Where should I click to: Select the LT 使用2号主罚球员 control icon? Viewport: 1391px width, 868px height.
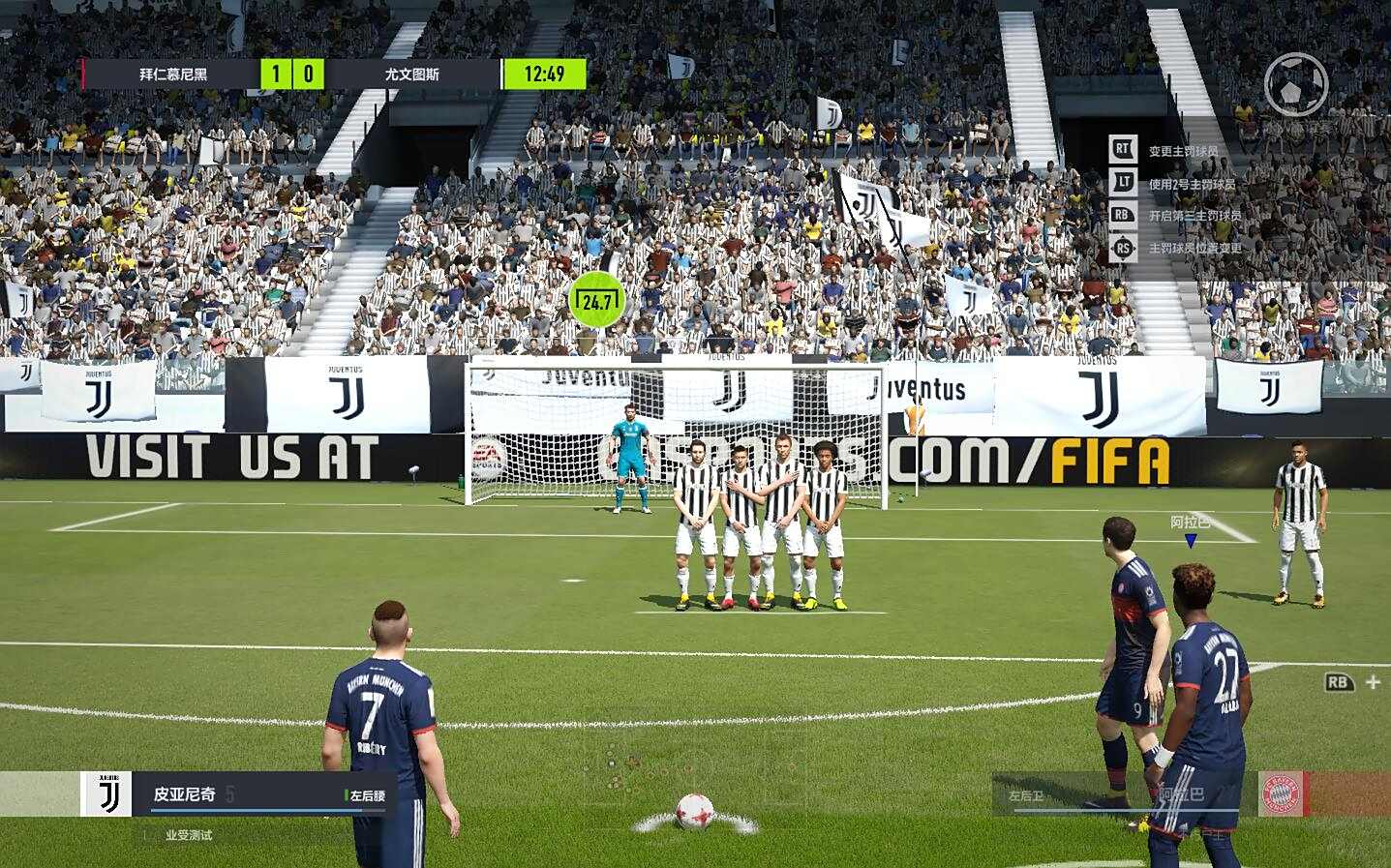(1123, 182)
